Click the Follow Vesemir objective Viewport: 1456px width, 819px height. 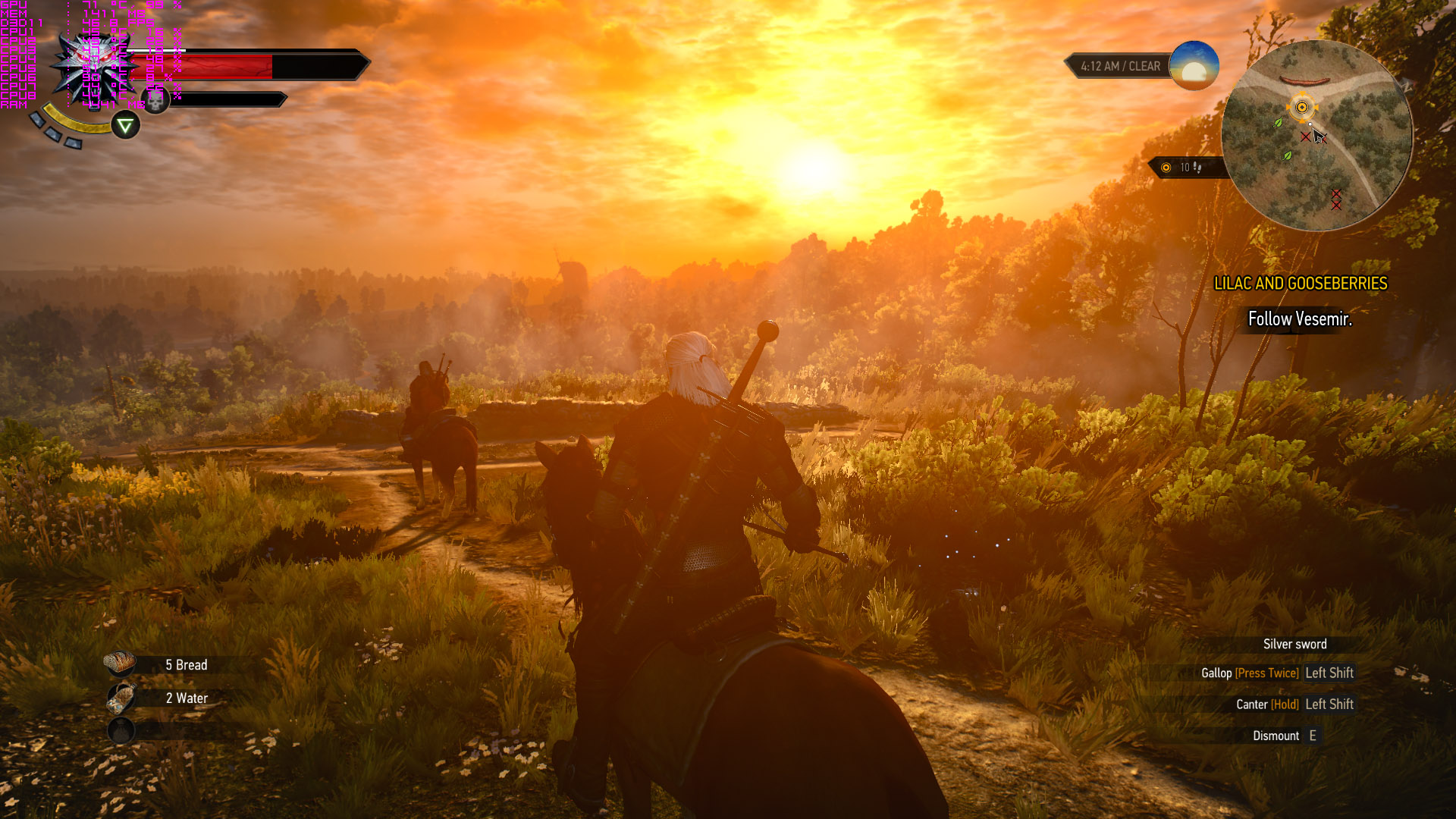[1300, 319]
